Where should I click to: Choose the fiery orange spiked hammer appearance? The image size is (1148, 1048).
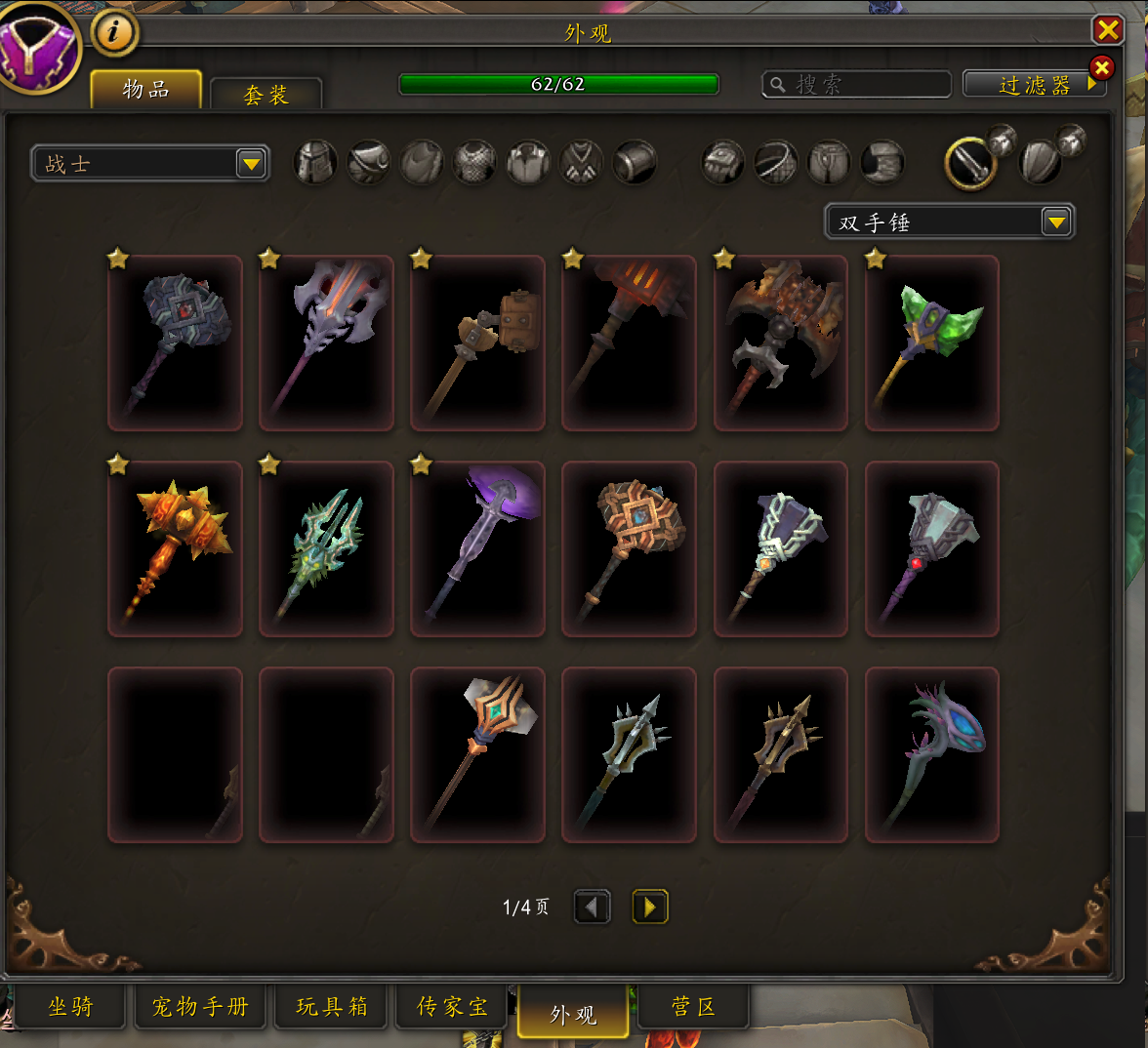pyautogui.click(x=175, y=548)
